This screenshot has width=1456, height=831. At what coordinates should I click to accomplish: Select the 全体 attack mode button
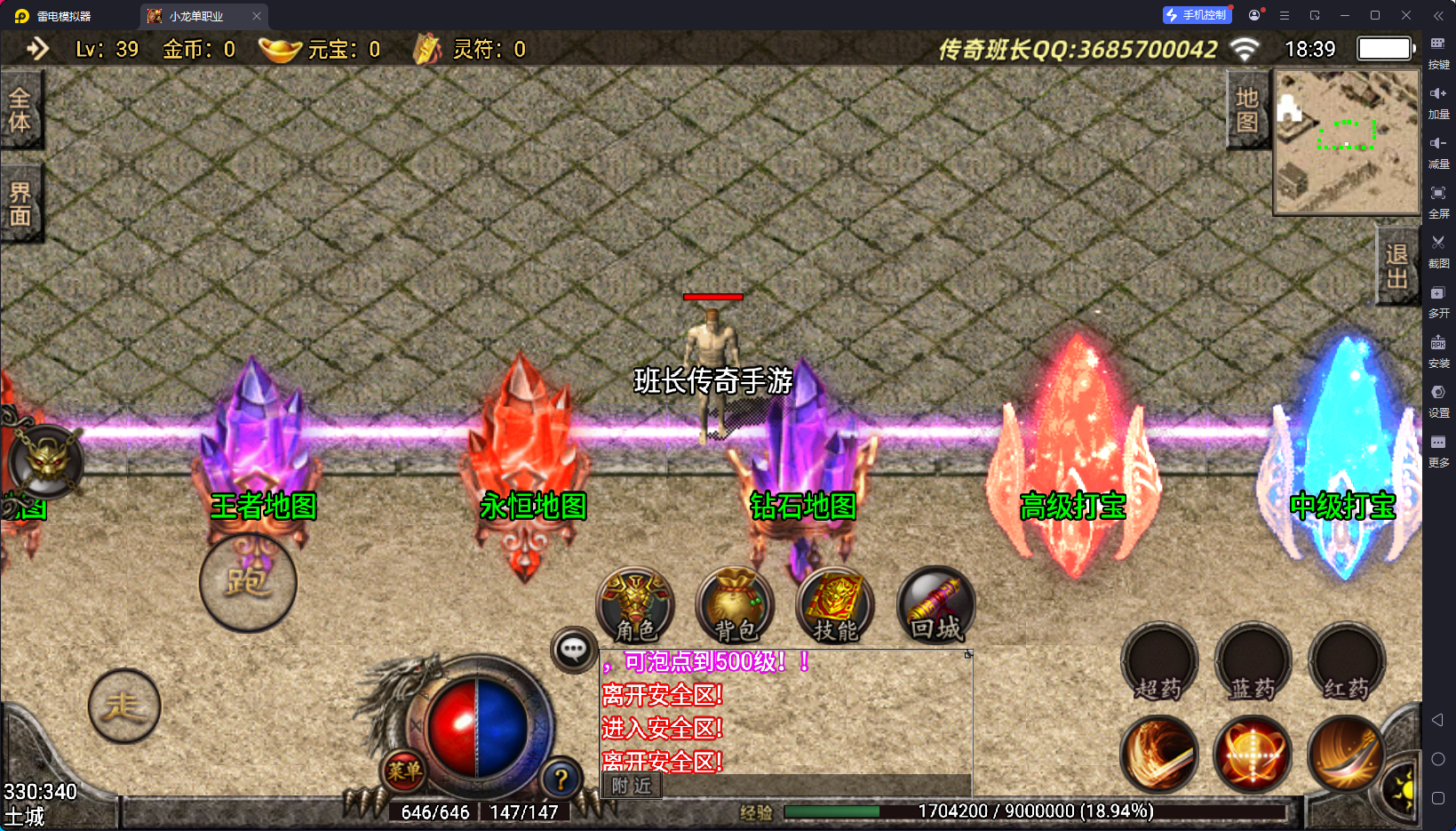point(20,110)
